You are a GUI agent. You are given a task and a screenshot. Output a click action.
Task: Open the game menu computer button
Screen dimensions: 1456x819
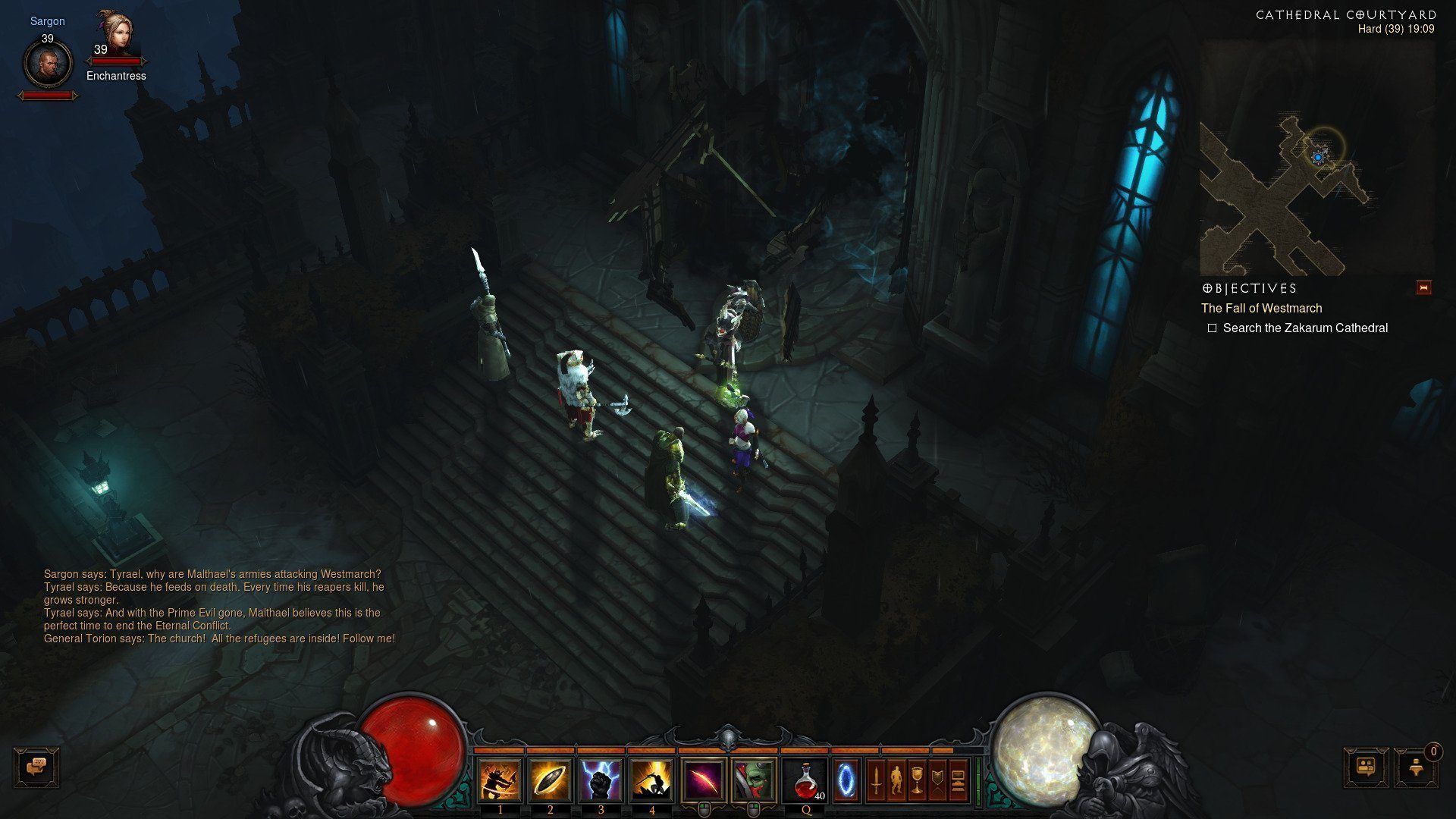point(958,780)
